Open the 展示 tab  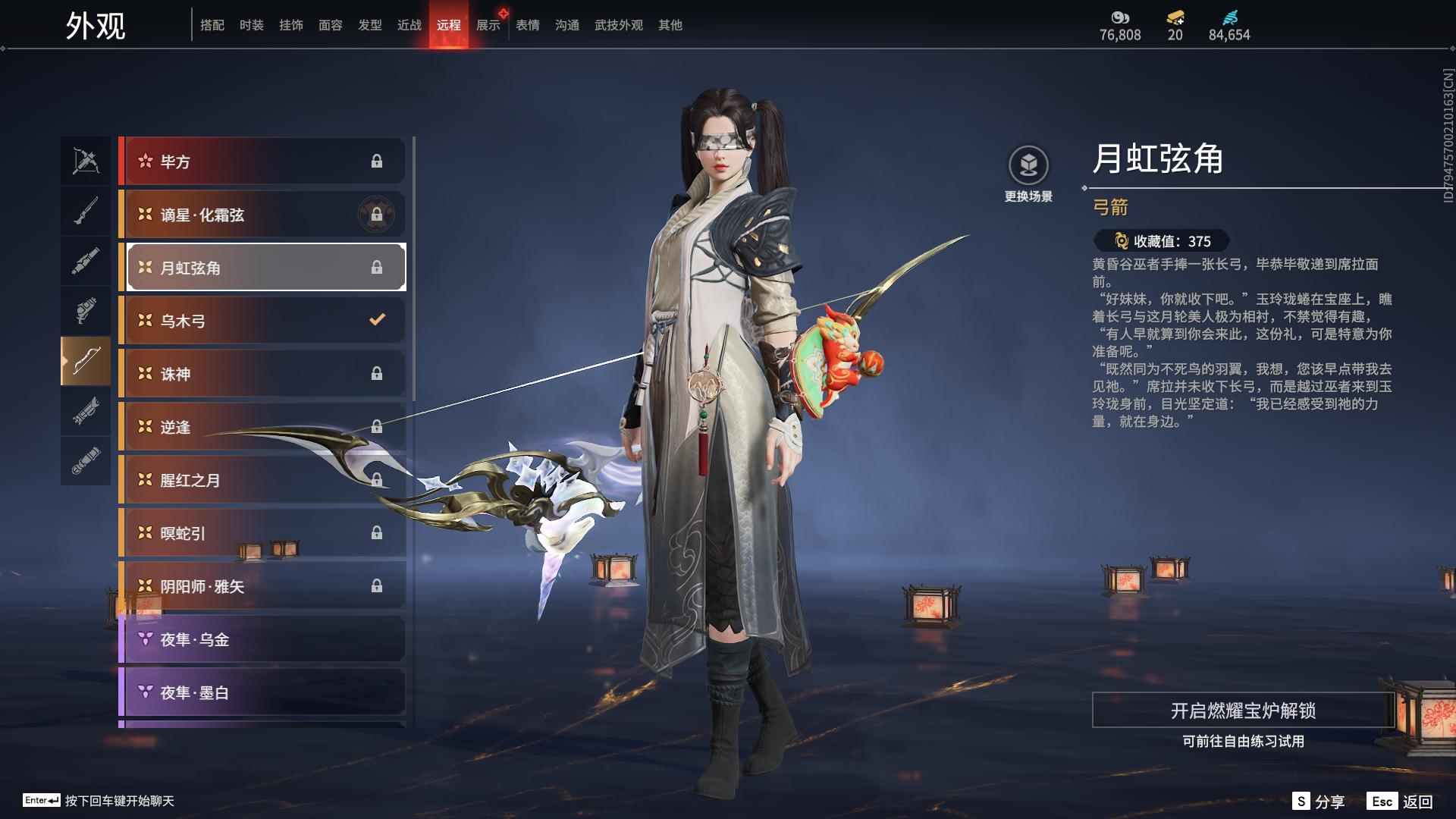pyautogui.click(x=488, y=24)
